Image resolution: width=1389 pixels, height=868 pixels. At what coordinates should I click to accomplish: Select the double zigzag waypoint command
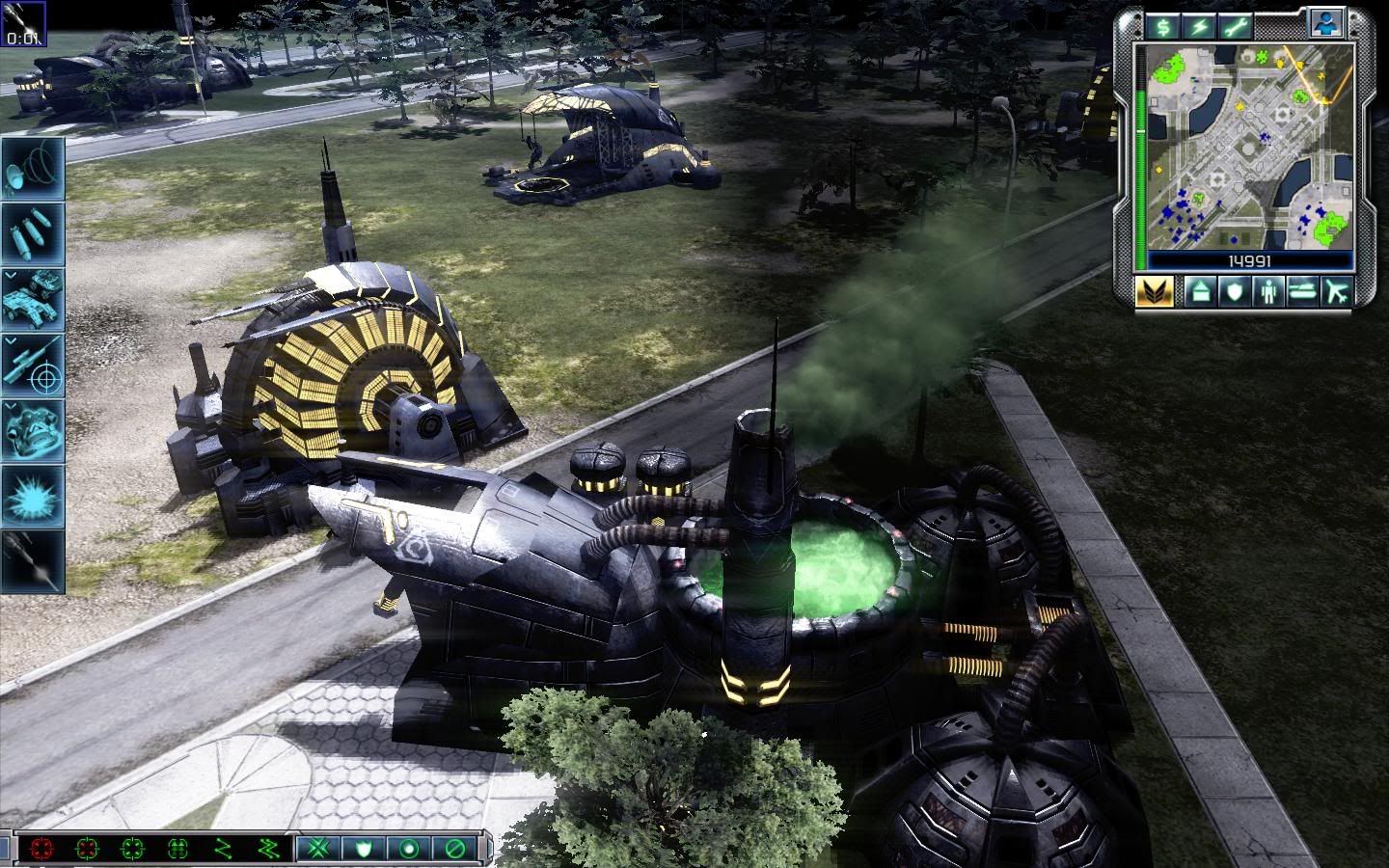point(267,849)
